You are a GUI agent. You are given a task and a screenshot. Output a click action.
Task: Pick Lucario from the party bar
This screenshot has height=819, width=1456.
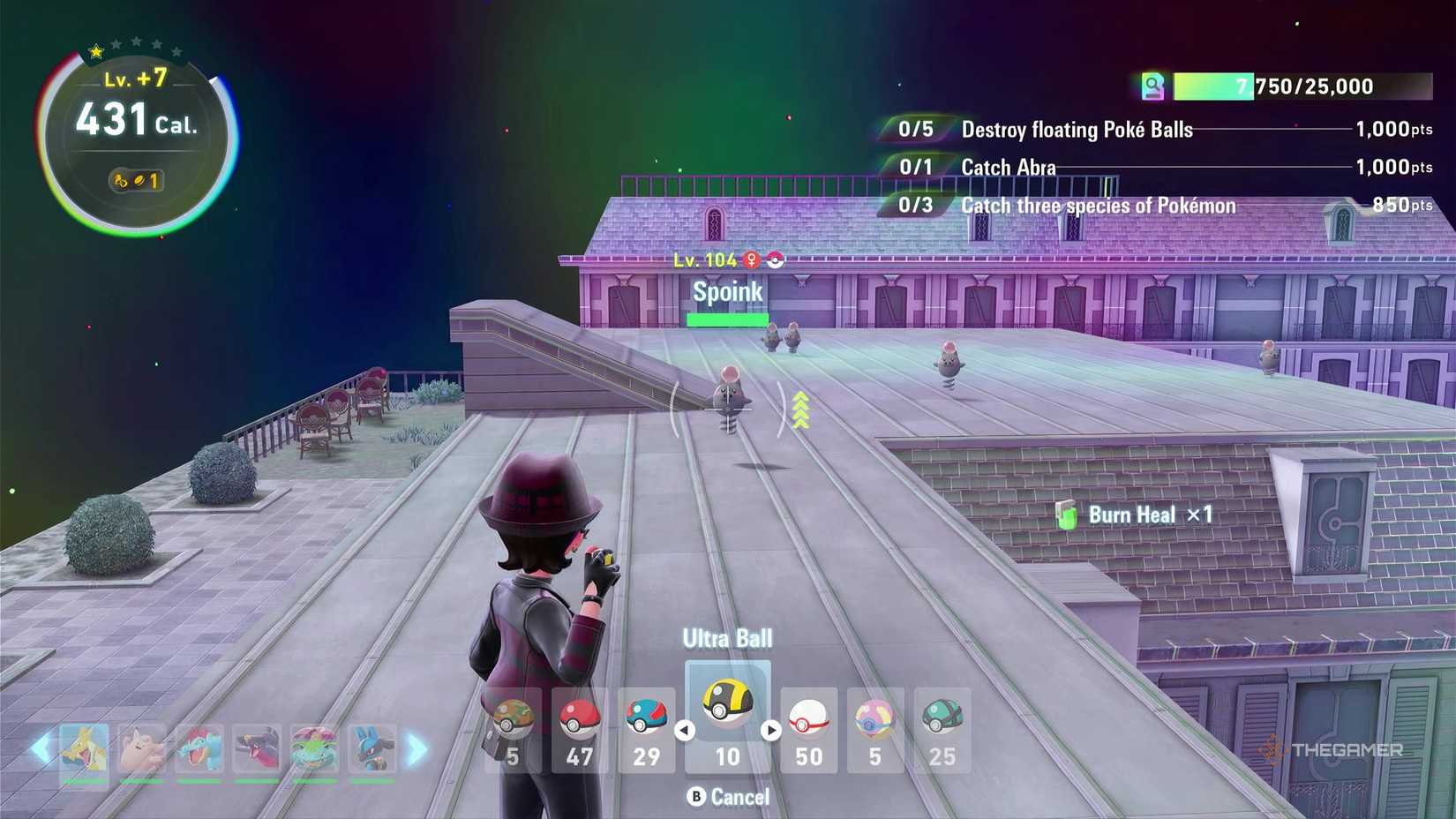pyautogui.click(x=374, y=750)
